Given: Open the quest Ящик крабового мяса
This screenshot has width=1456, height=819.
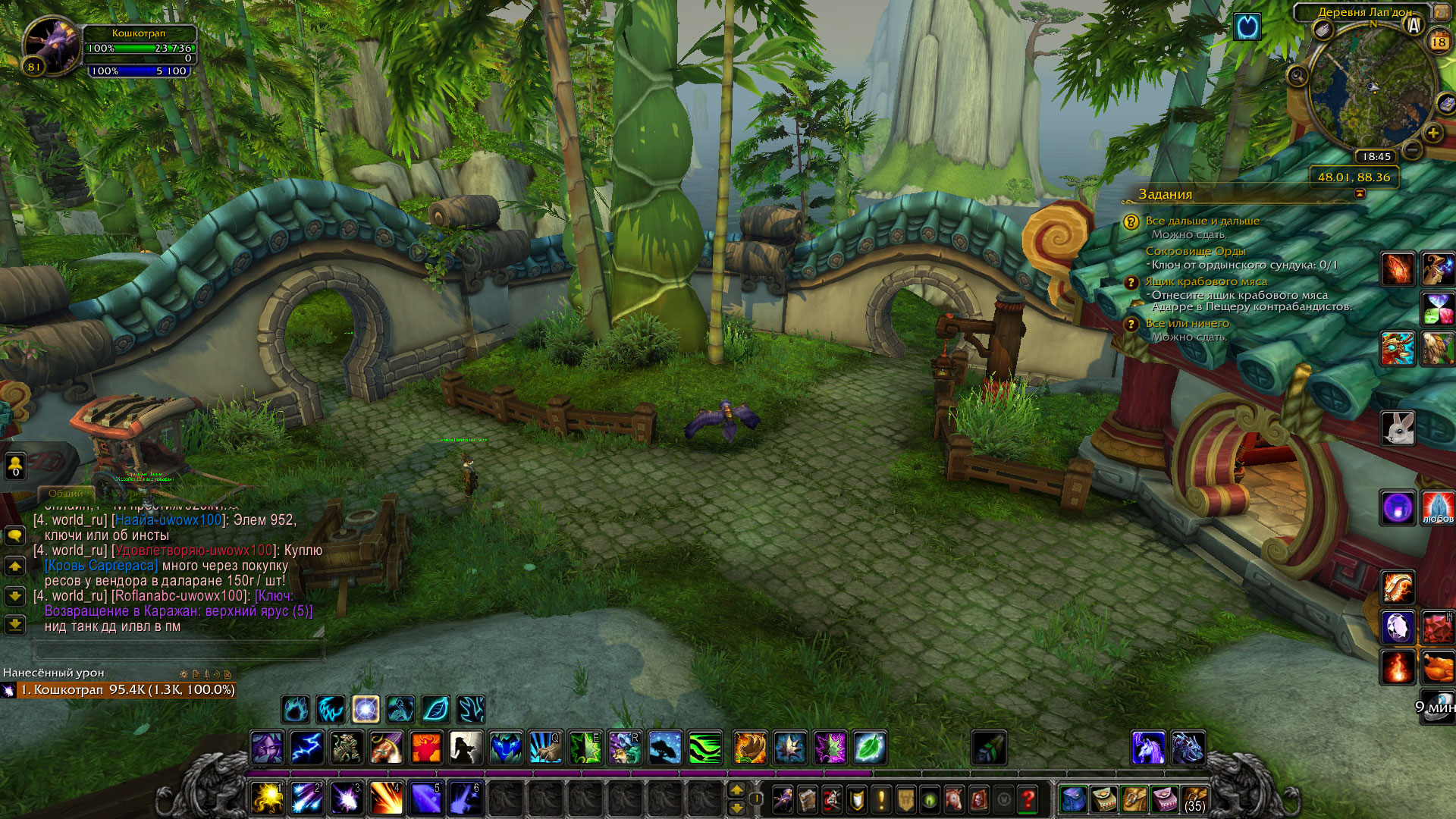Looking at the screenshot, I should tap(1206, 281).
